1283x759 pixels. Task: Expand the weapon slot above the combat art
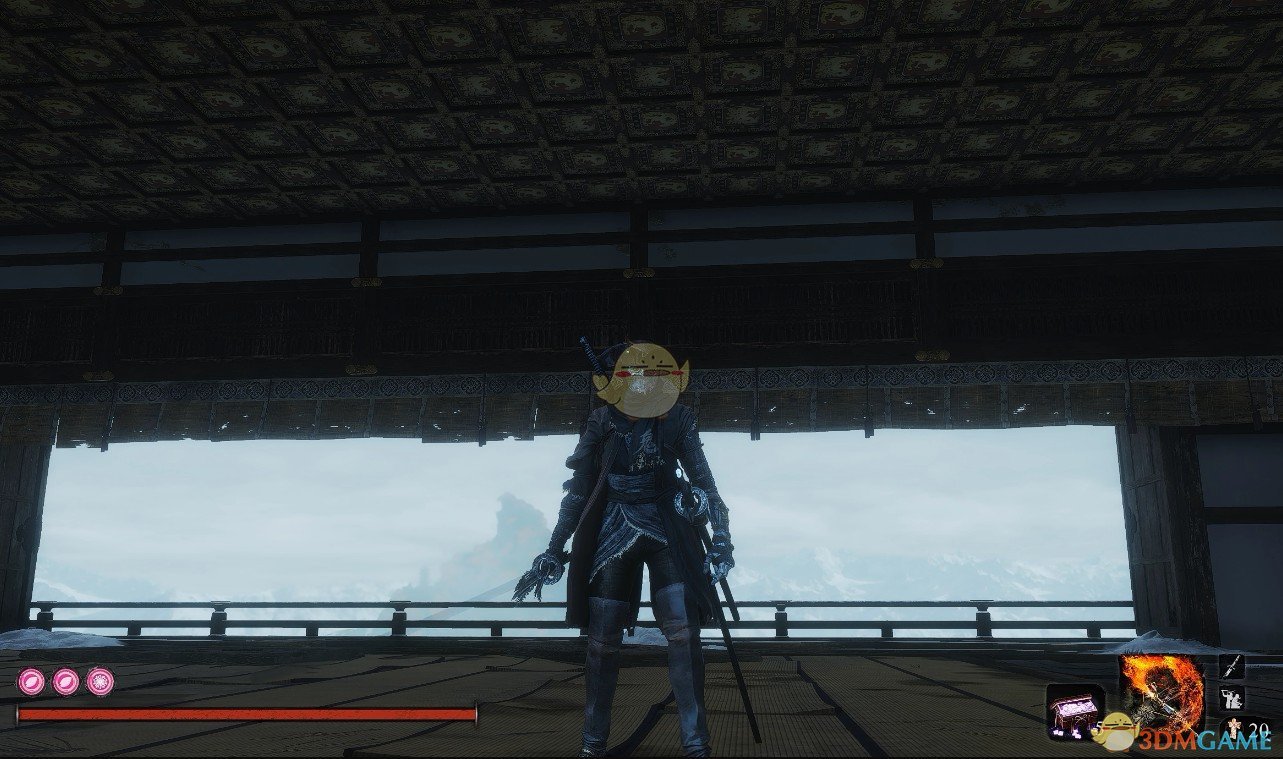click(x=1233, y=667)
